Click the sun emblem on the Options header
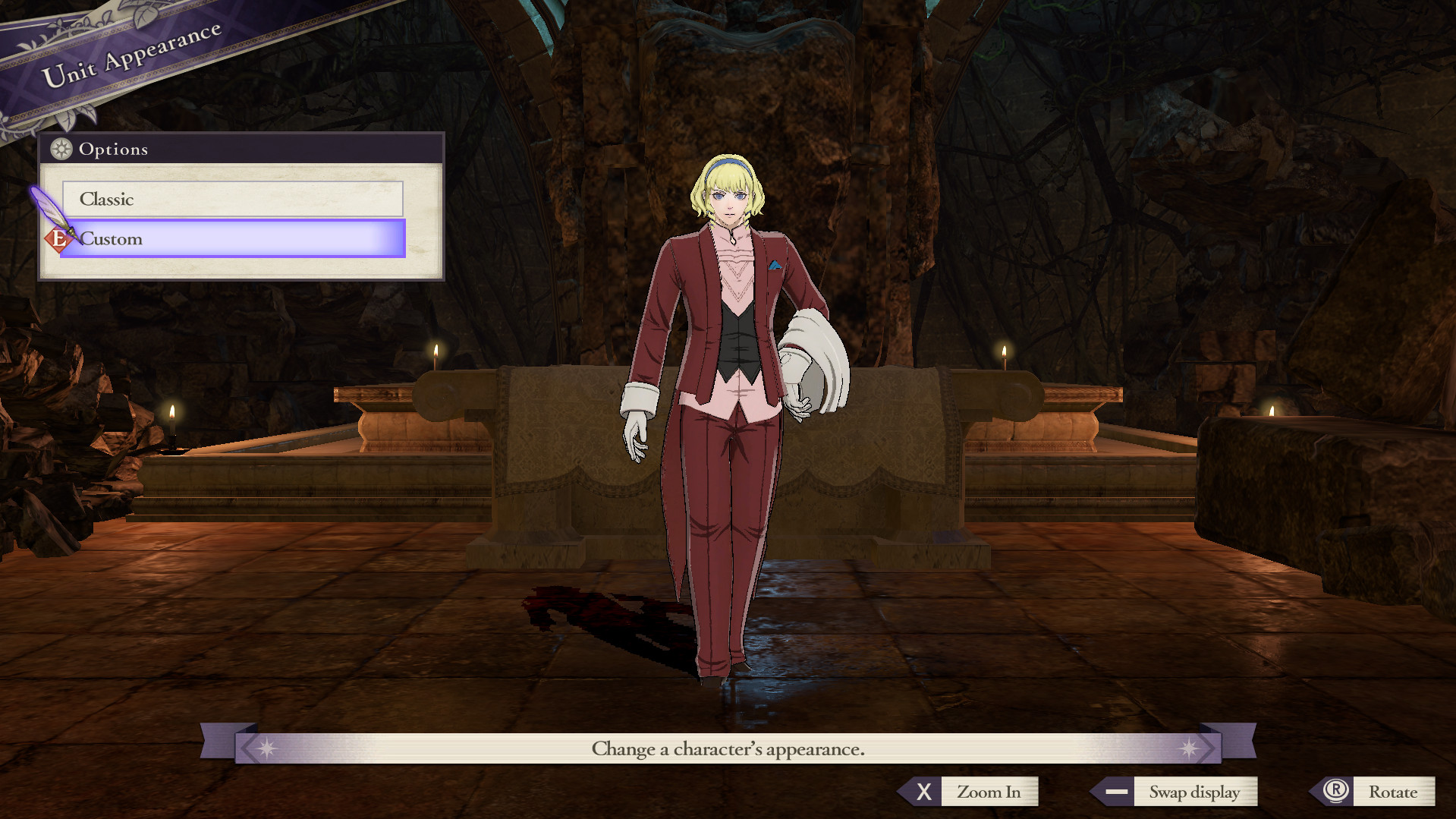 click(x=61, y=150)
